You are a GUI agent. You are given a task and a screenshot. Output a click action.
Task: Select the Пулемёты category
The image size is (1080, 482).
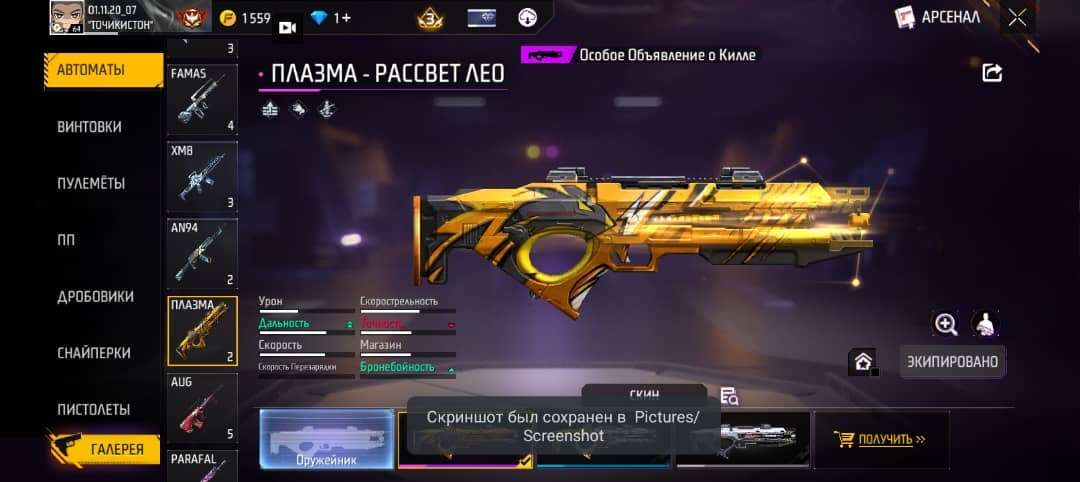coord(91,183)
